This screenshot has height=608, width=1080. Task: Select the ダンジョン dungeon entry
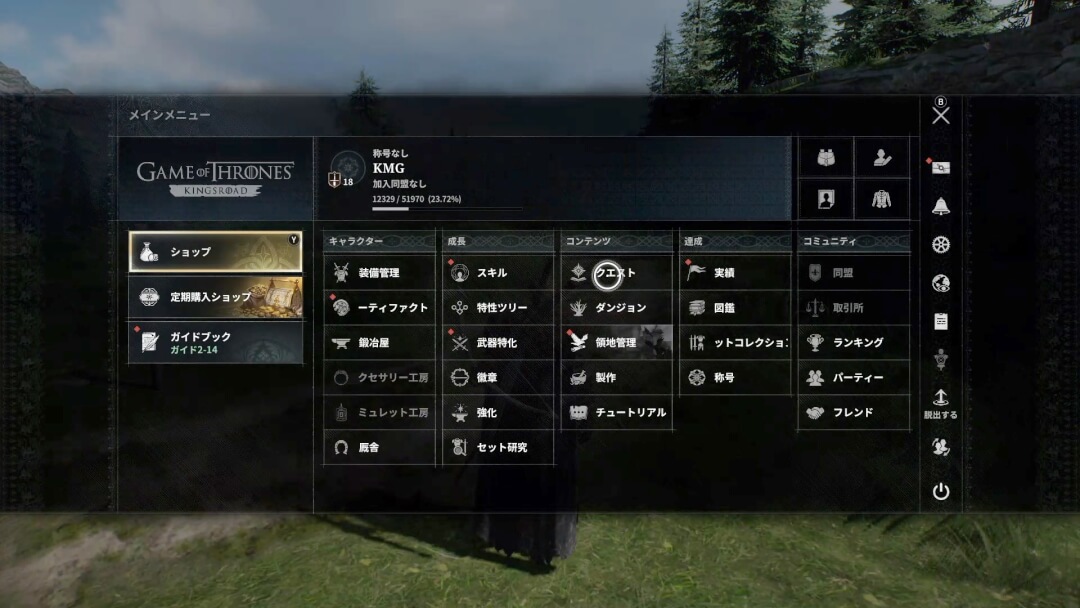point(616,308)
